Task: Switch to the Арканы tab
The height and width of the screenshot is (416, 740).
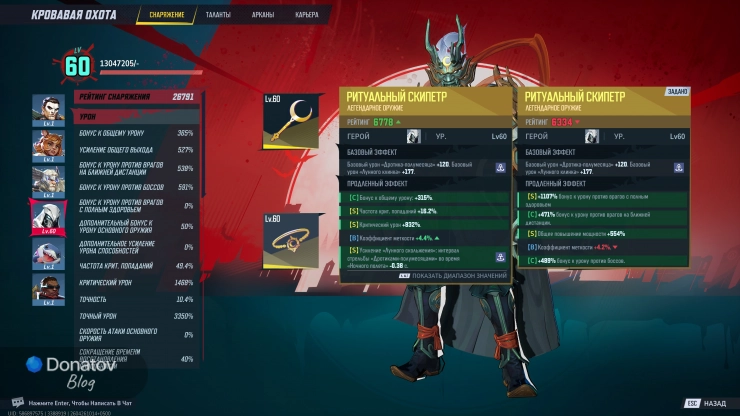Action: tap(263, 15)
